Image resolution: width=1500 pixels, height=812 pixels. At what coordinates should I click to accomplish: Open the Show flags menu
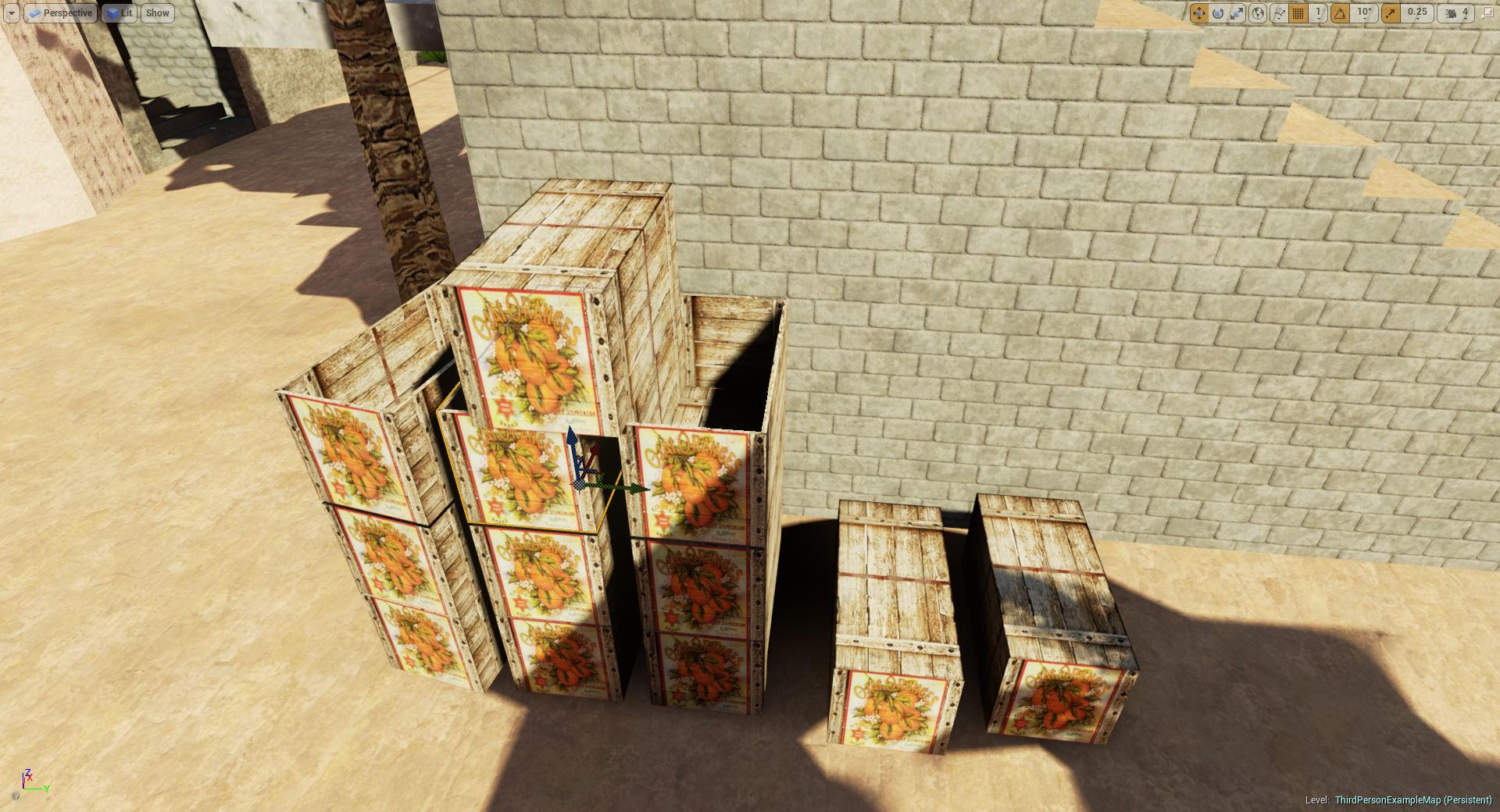(x=157, y=13)
